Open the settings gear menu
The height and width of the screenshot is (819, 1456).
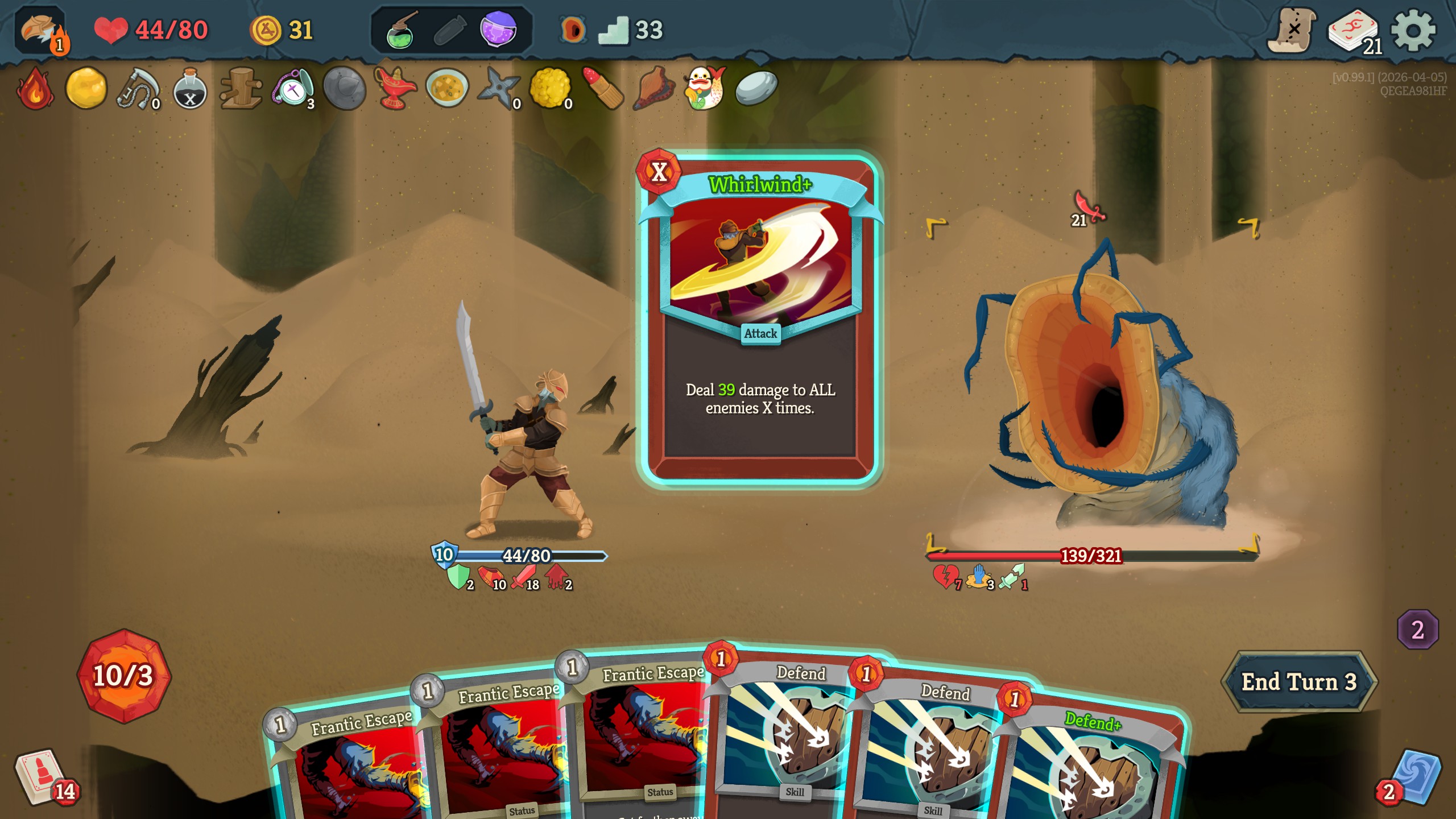coord(1413,31)
